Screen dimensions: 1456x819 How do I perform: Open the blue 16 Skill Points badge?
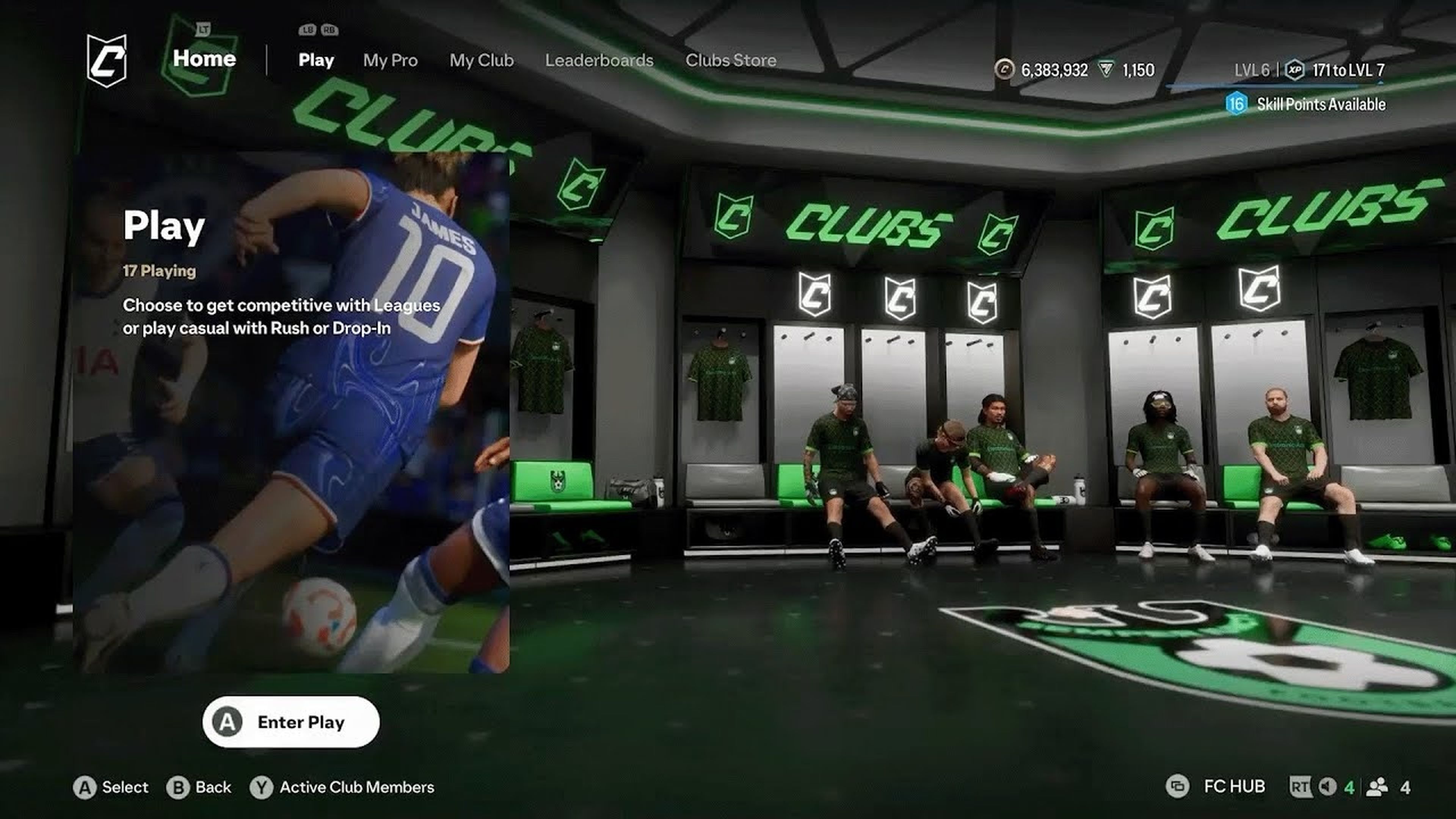1236,104
